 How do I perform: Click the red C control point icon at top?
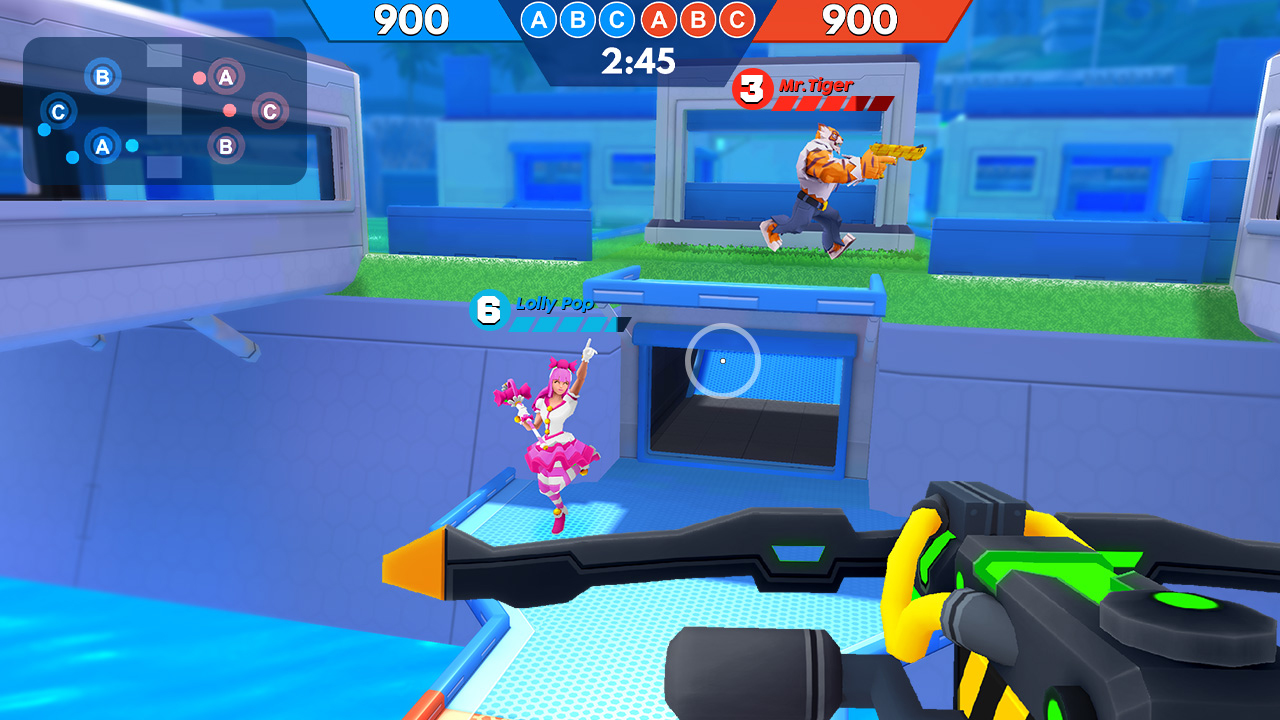click(737, 19)
